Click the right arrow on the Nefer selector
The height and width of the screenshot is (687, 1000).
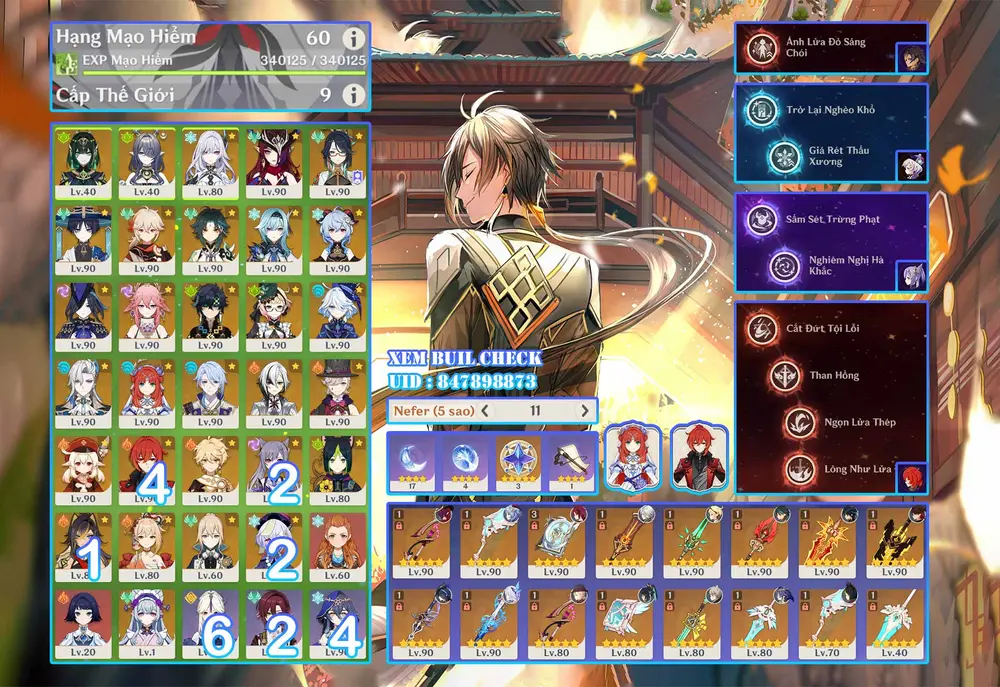coord(584,410)
